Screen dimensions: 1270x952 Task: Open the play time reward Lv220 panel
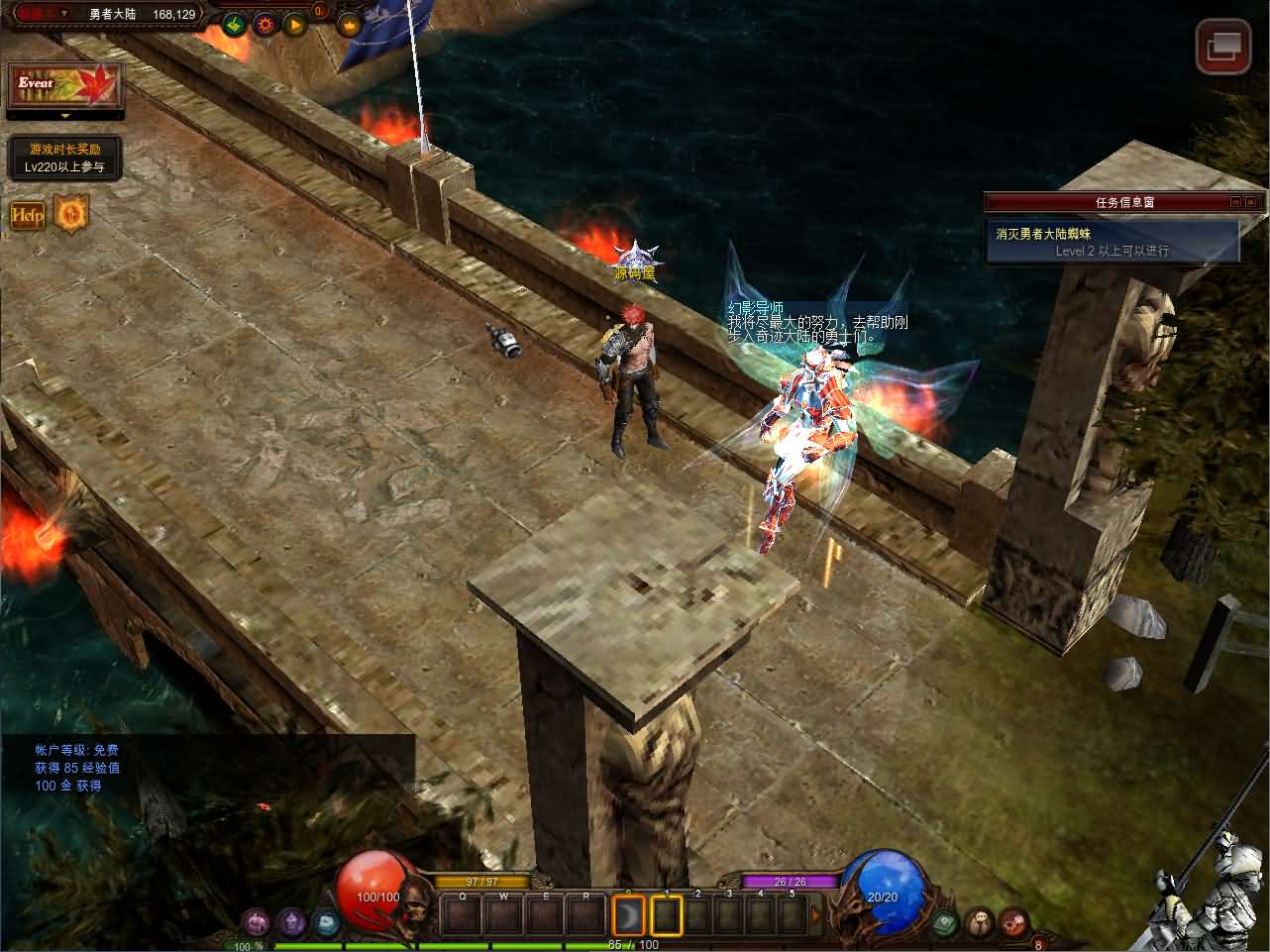click(64, 158)
